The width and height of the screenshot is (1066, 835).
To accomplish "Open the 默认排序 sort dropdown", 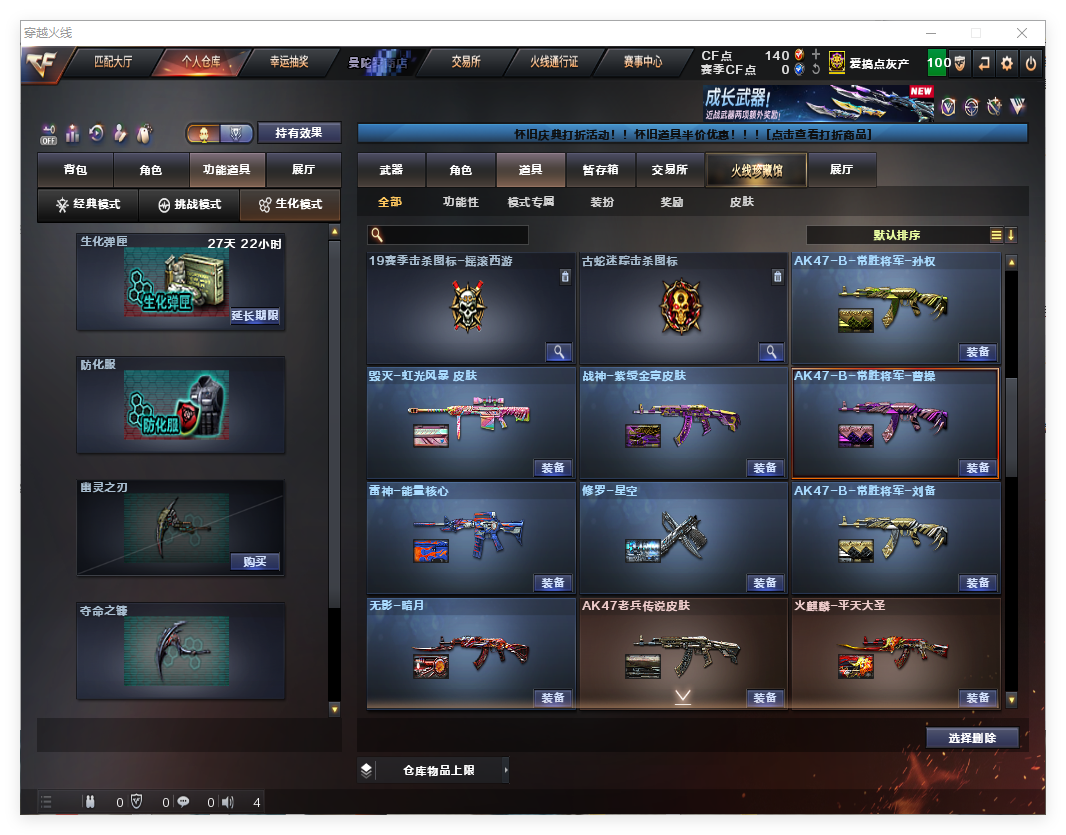I will [x=896, y=235].
